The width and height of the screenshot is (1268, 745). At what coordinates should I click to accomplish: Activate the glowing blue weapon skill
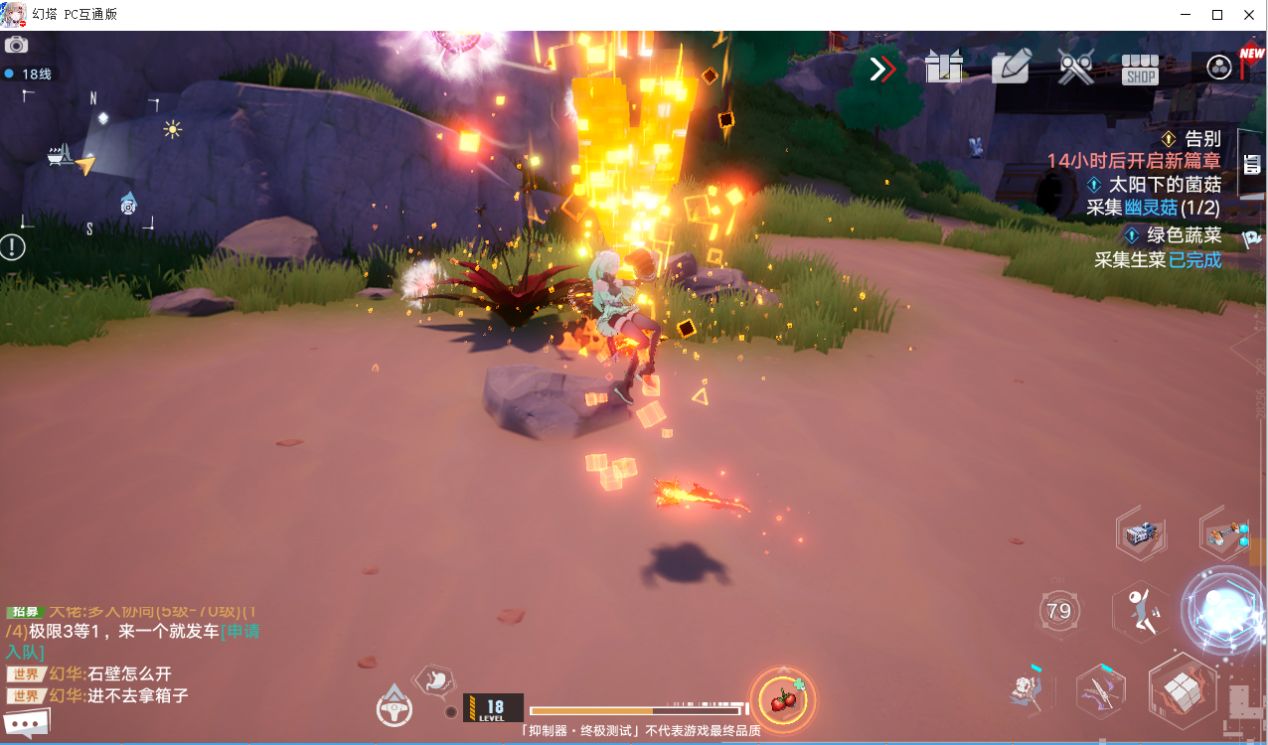pyautogui.click(x=1224, y=609)
